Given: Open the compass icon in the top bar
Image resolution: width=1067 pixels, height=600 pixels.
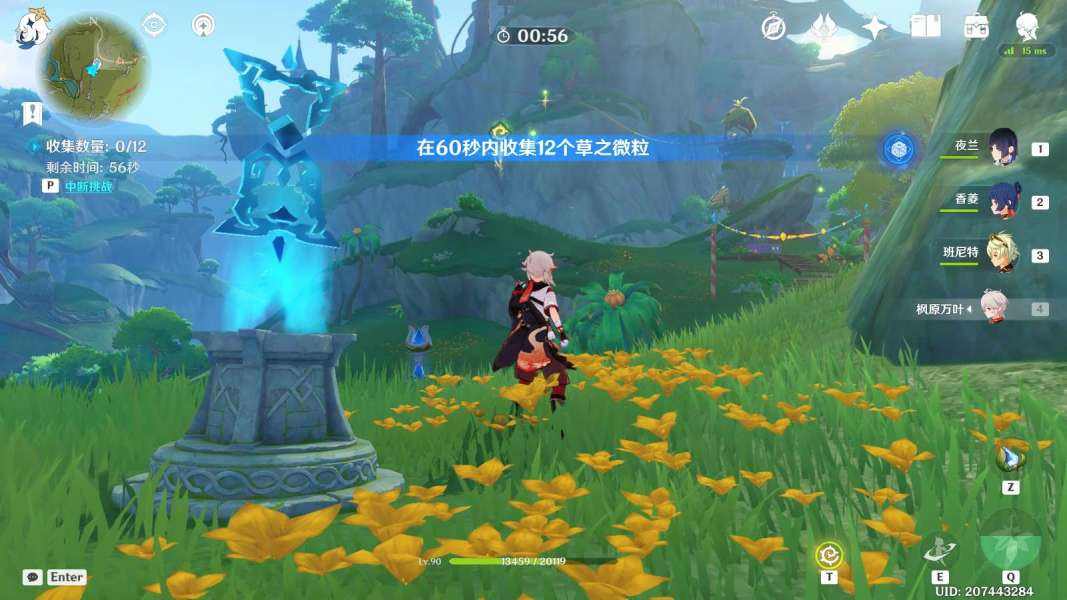Looking at the screenshot, I should 773,27.
